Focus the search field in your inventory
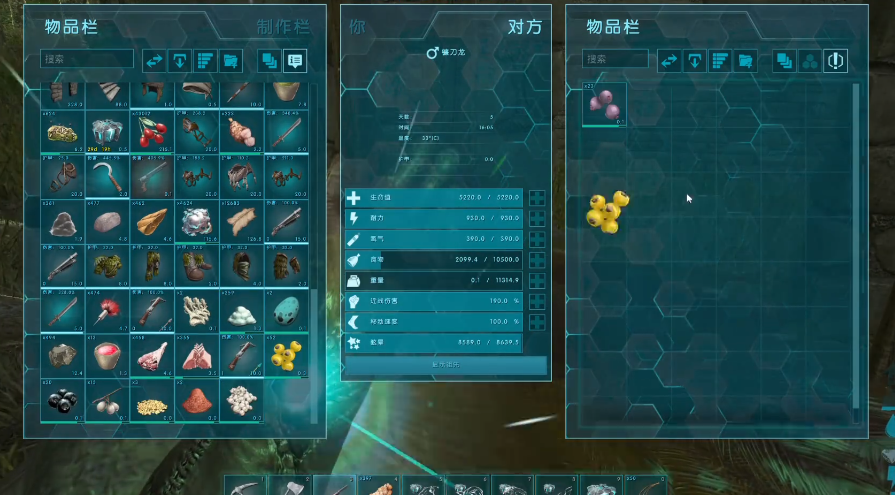The height and width of the screenshot is (495, 895). [87, 60]
